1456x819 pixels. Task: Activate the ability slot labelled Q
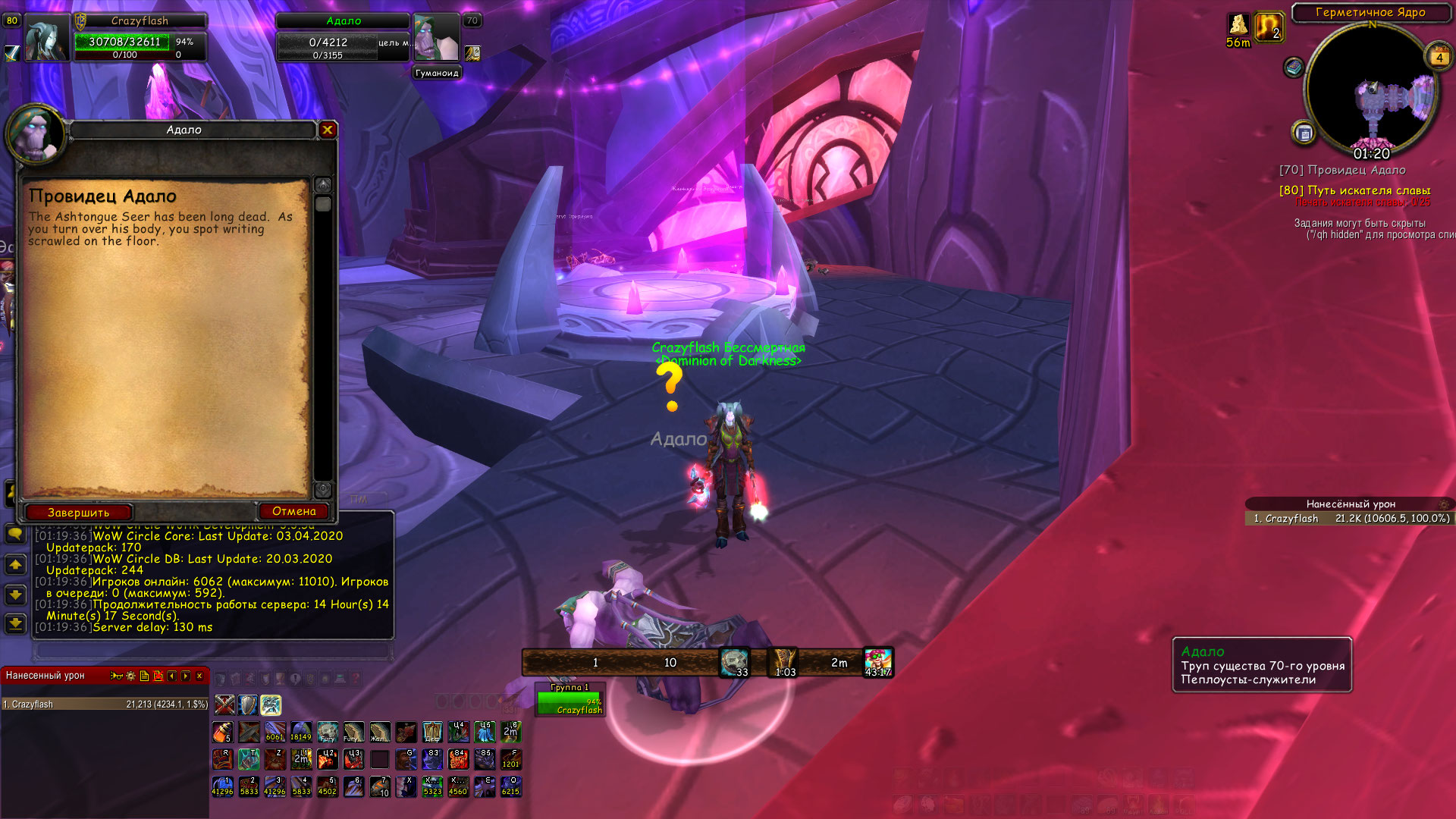pos(510,786)
